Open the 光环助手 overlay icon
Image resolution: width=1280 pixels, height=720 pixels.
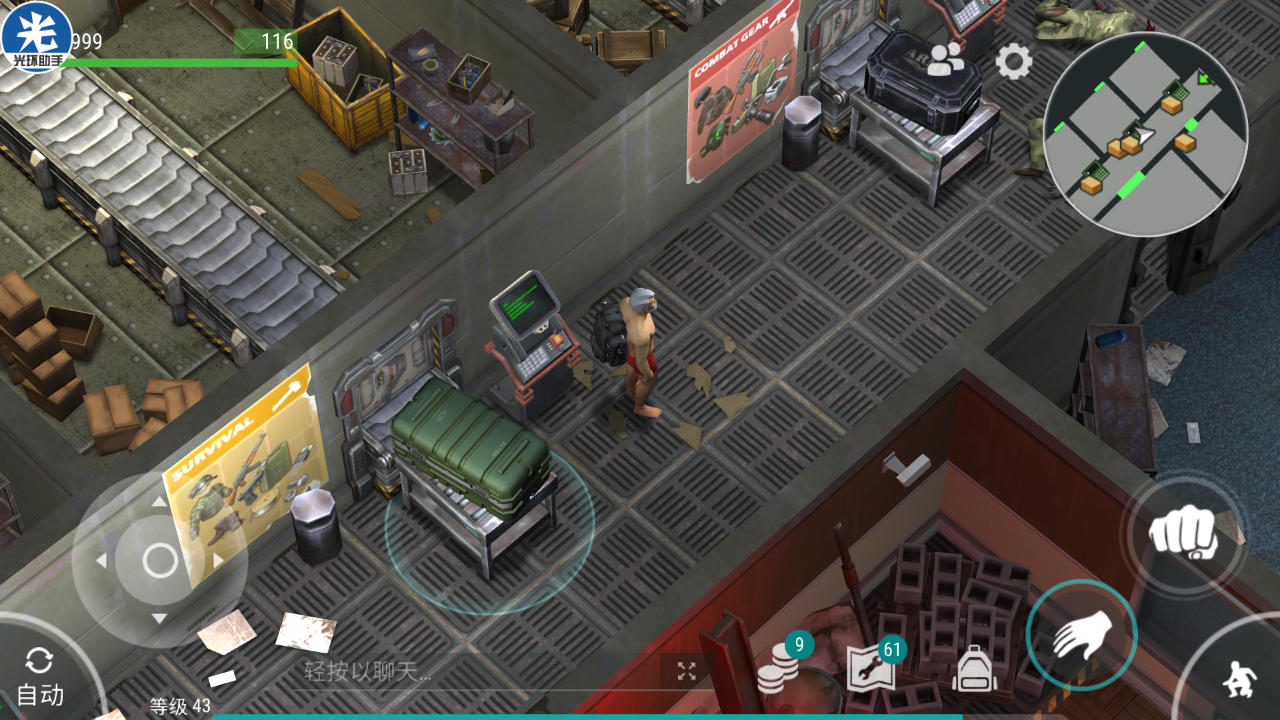[36, 37]
